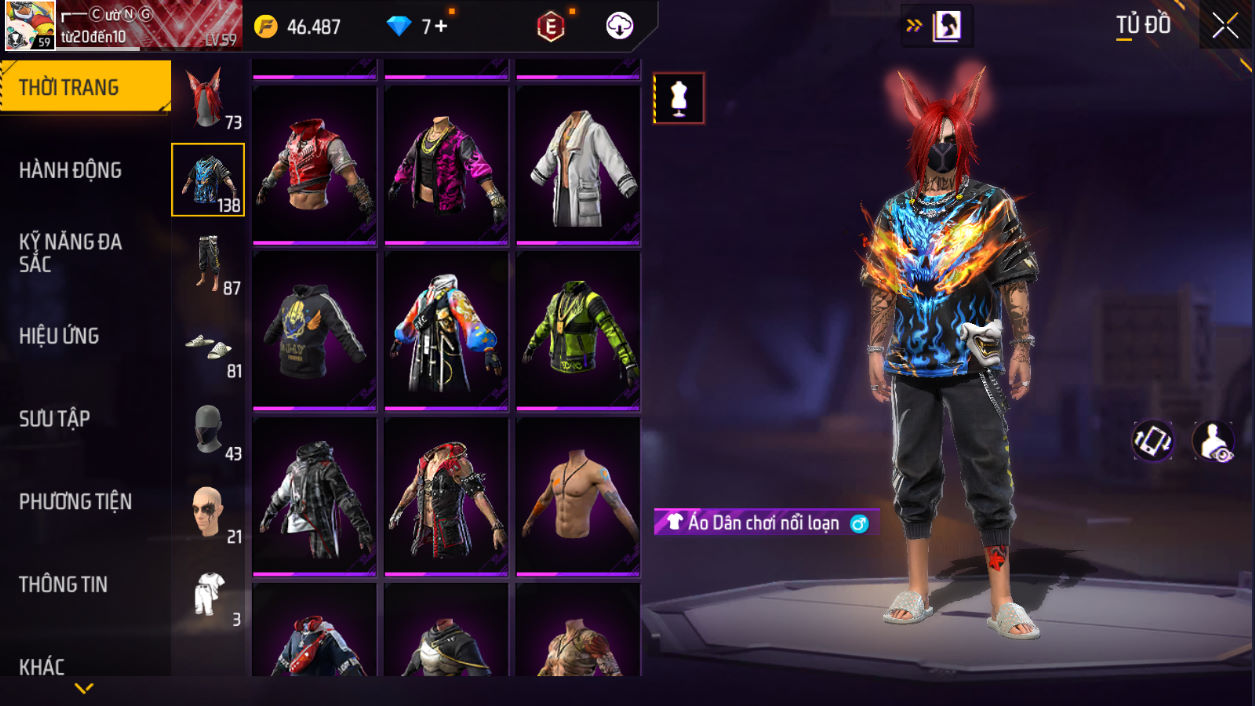This screenshot has height=706, width=1255.
Task: Close the wardrobe screen
Action: [1225, 27]
